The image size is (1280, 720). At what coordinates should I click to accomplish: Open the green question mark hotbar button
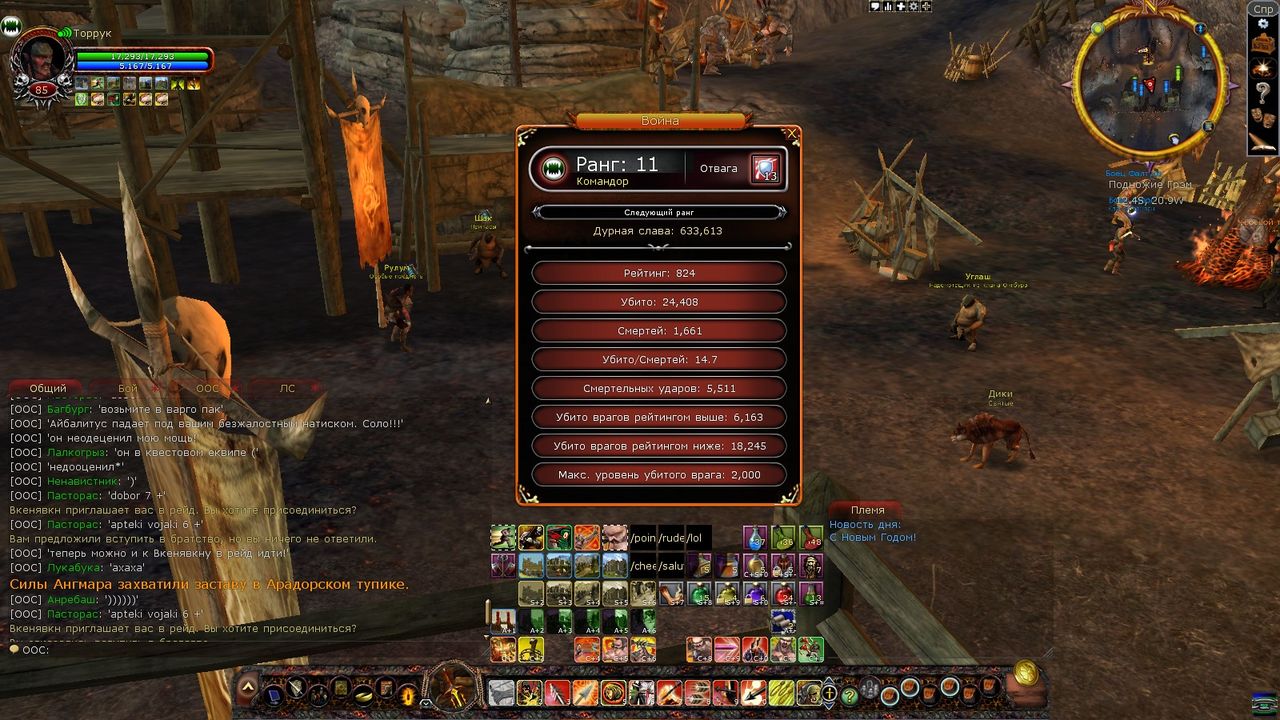click(850, 695)
